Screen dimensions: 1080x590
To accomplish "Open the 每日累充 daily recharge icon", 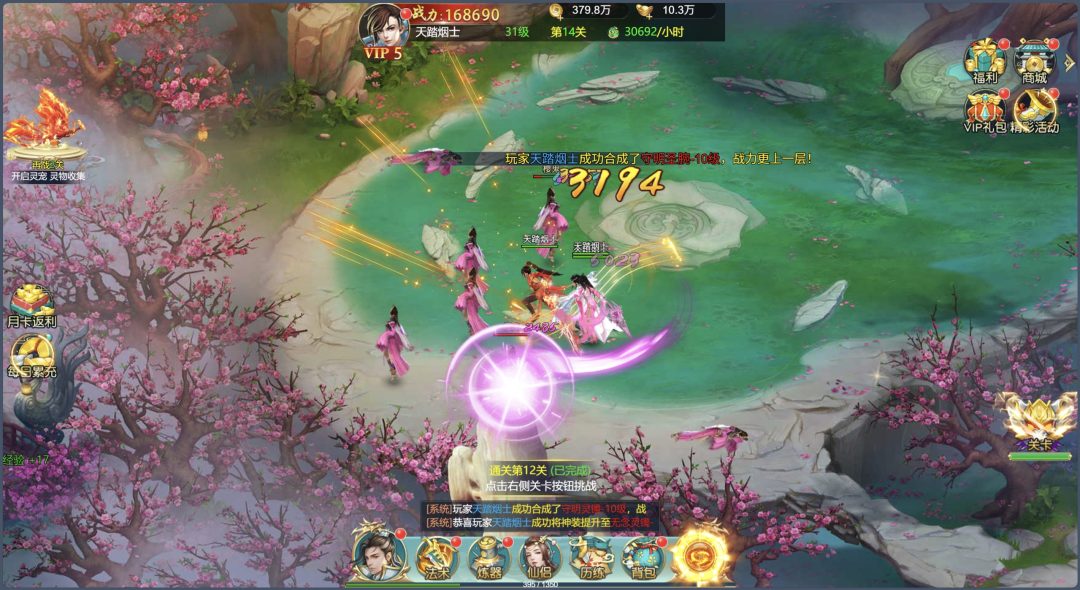I will [x=32, y=356].
